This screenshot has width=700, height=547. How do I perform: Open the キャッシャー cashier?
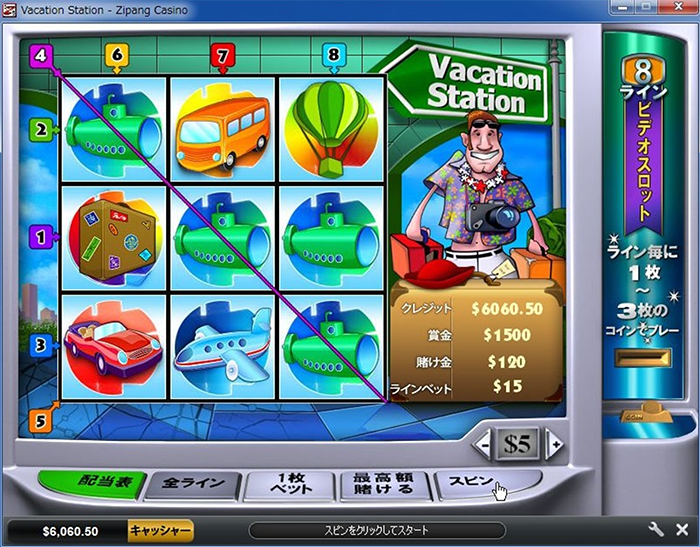(x=160, y=530)
